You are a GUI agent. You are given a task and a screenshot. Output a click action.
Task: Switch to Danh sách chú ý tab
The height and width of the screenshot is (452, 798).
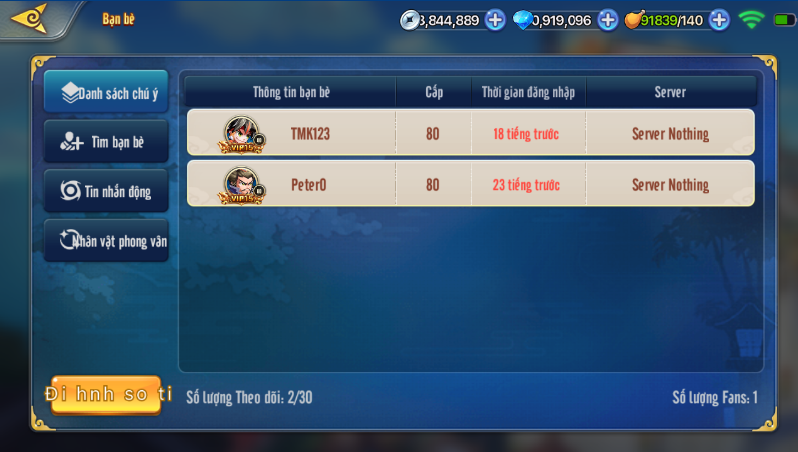point(106,93)
